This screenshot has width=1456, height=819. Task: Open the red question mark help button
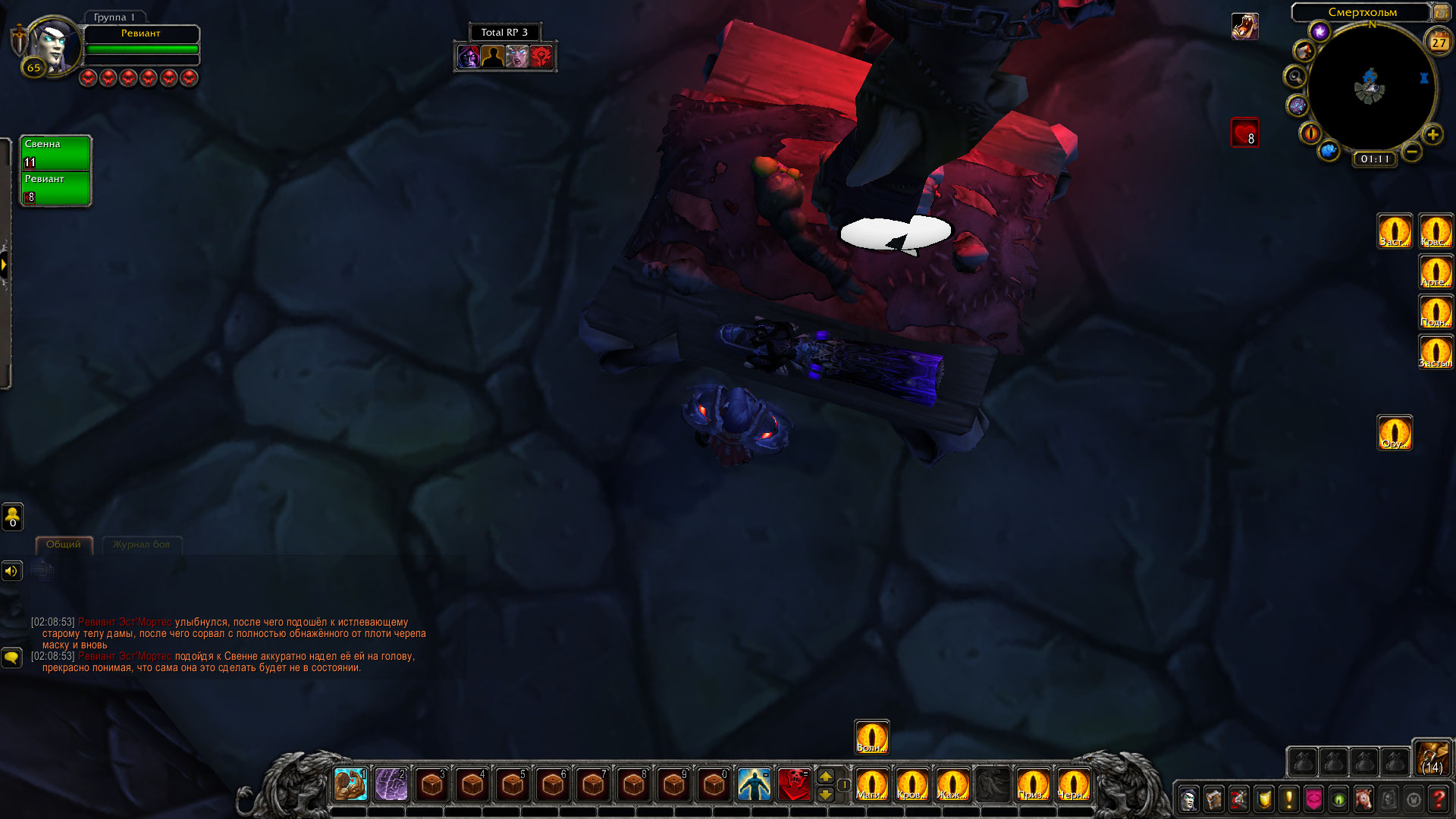click(1439, 799)
